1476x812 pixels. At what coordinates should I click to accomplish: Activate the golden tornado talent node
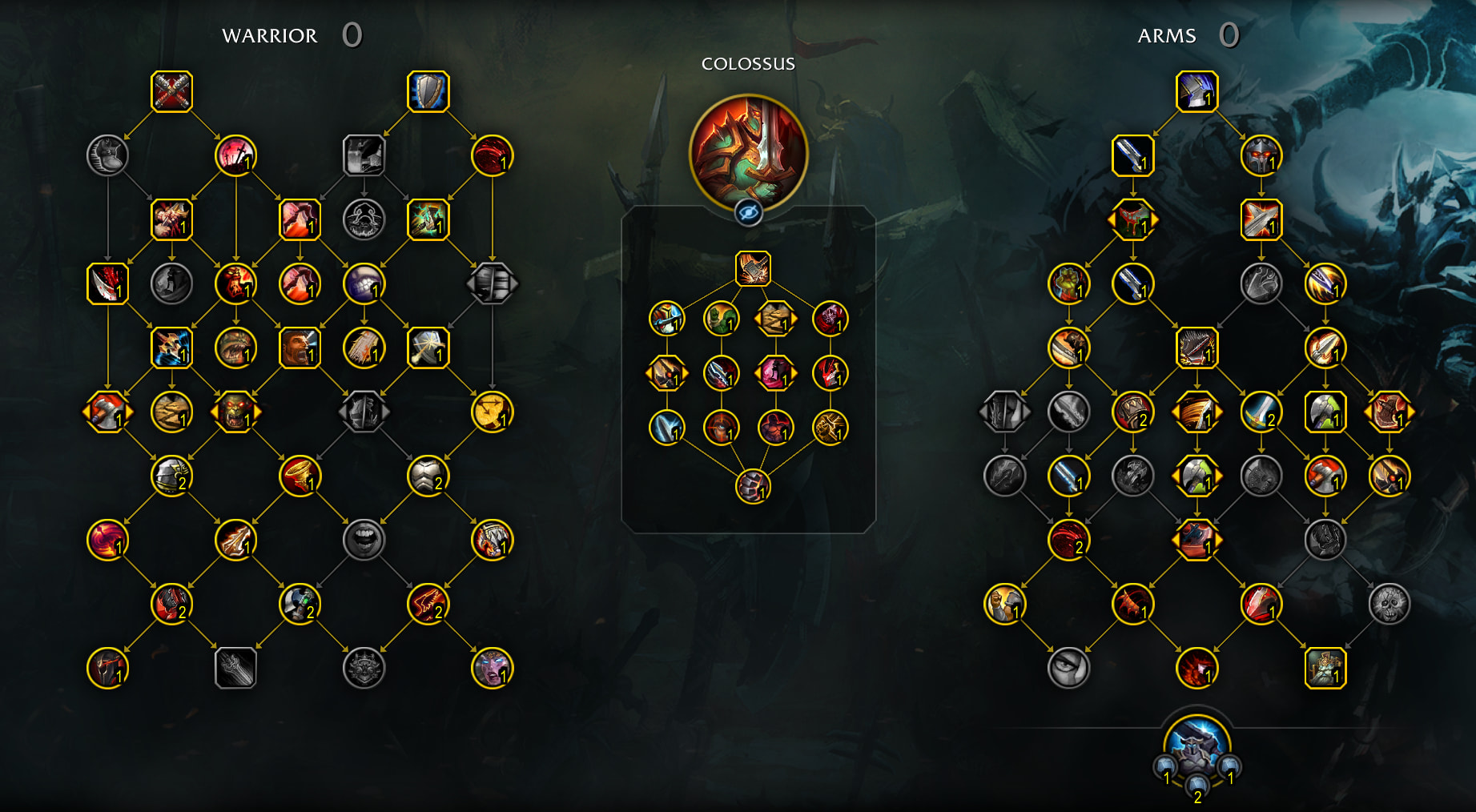(x=300, y=476)
